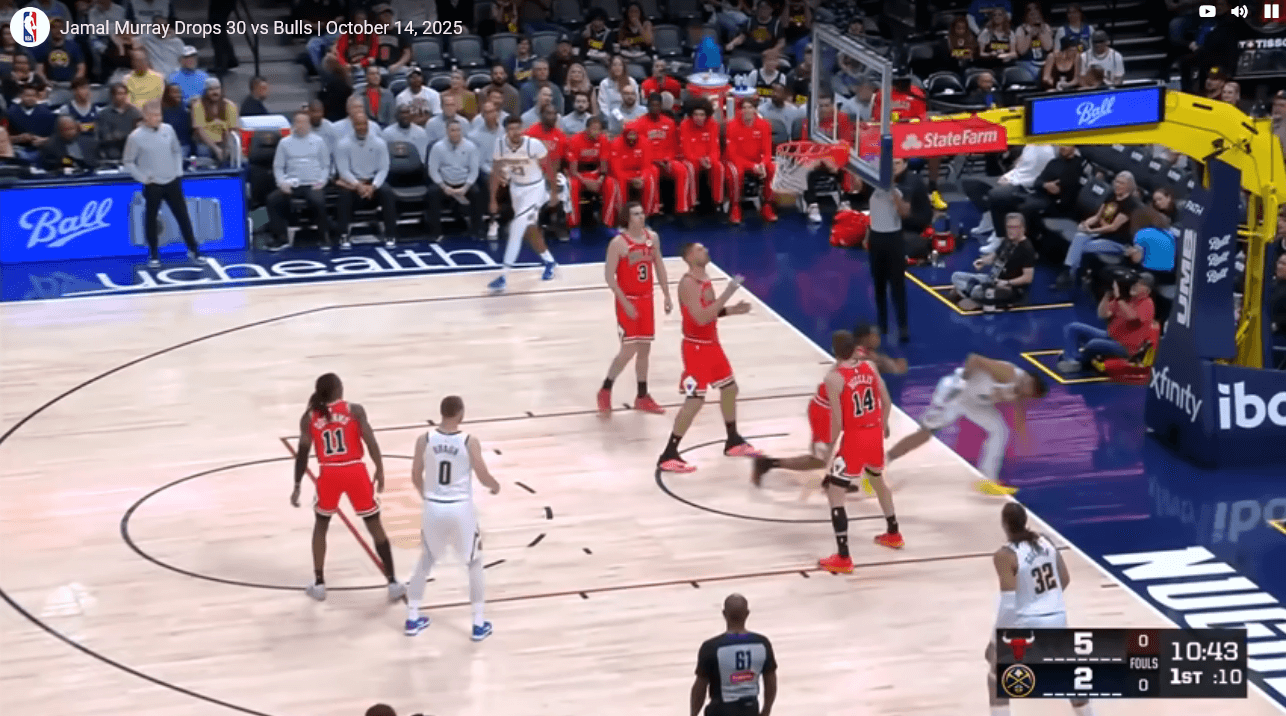
Task: Pause the video with the pause button
Action: (x=1271, y=12)
